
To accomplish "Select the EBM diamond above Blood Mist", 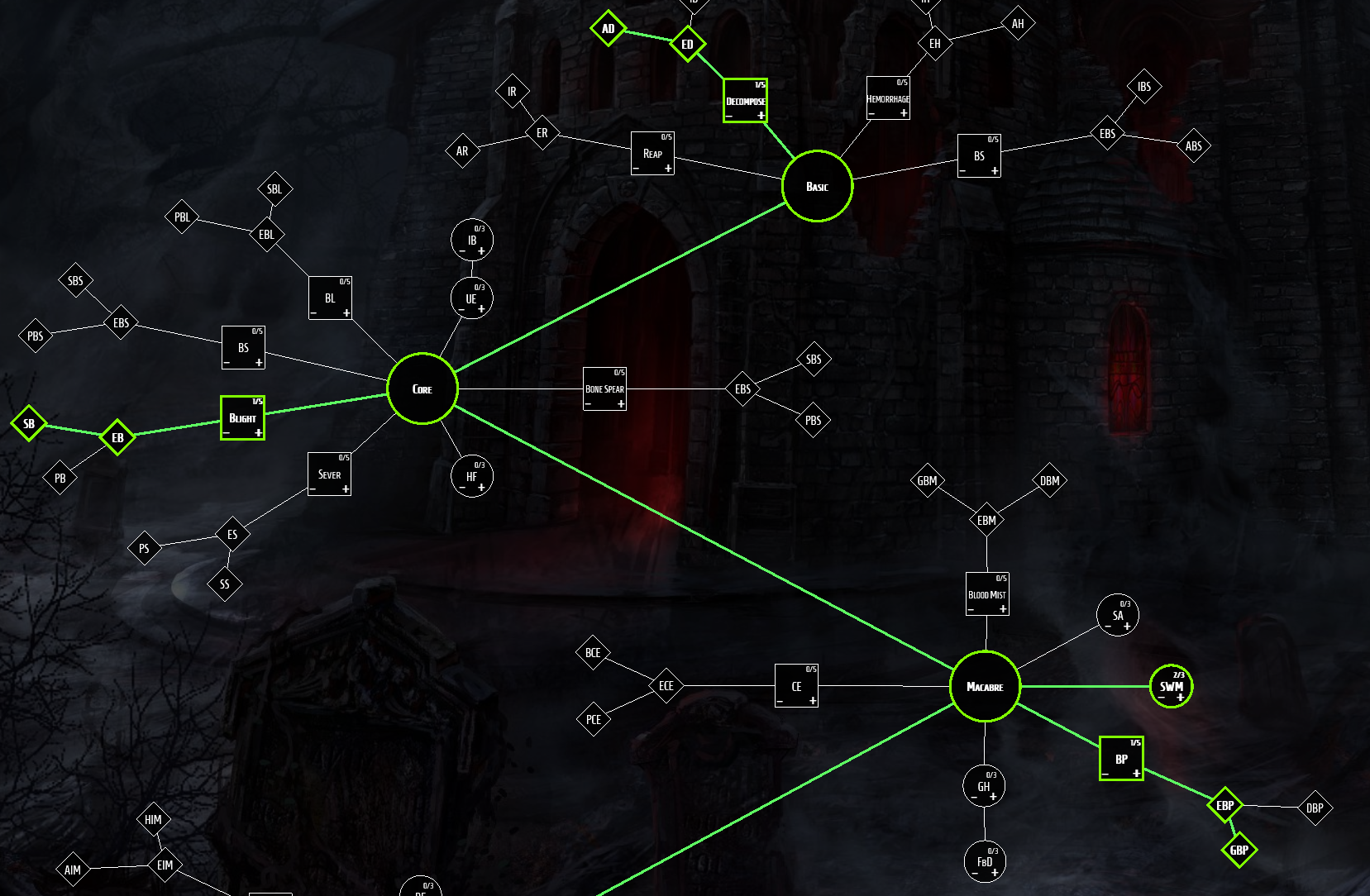I will point(986,519).
